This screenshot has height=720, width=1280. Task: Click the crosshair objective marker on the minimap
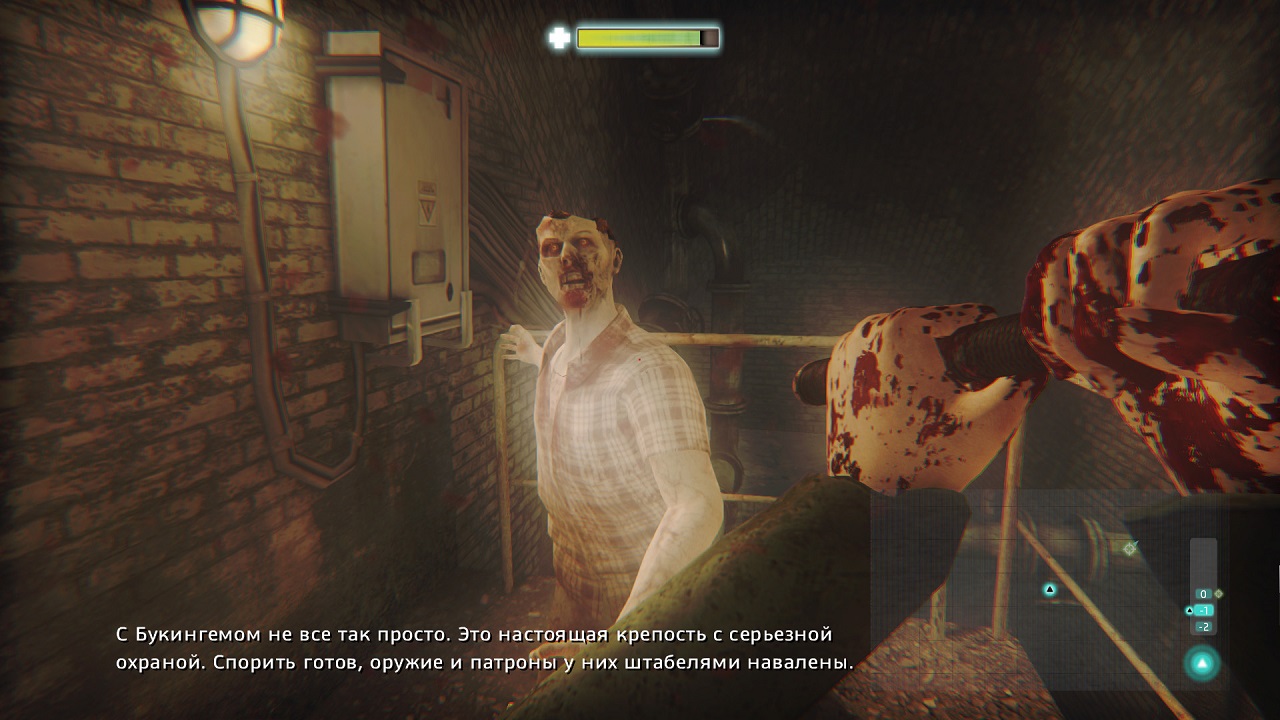pyautogui.click(x=1130, y=548)
